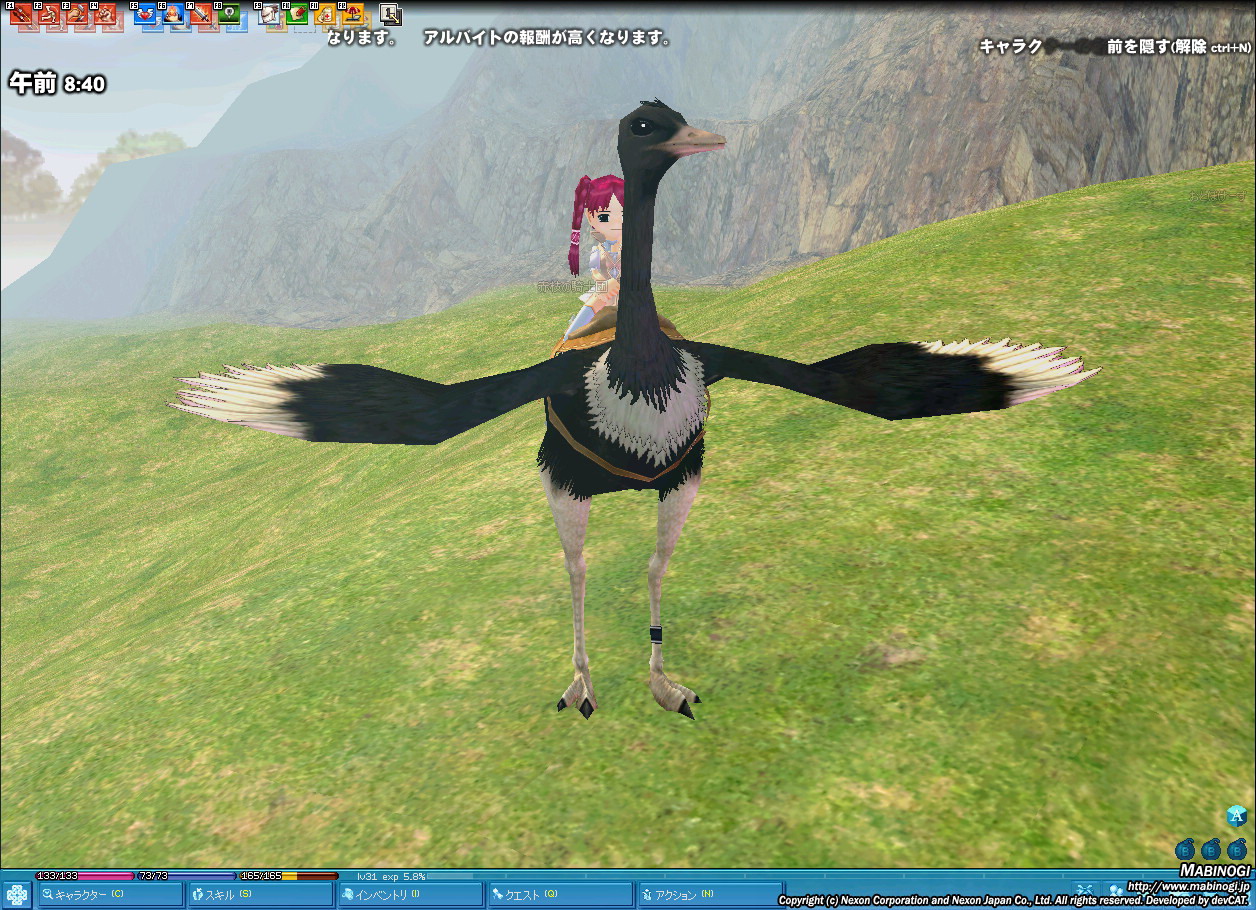Activate the F11 first aid bag skill
Image resolution: width=1256 pixels, height=910 pixels.
325,14
